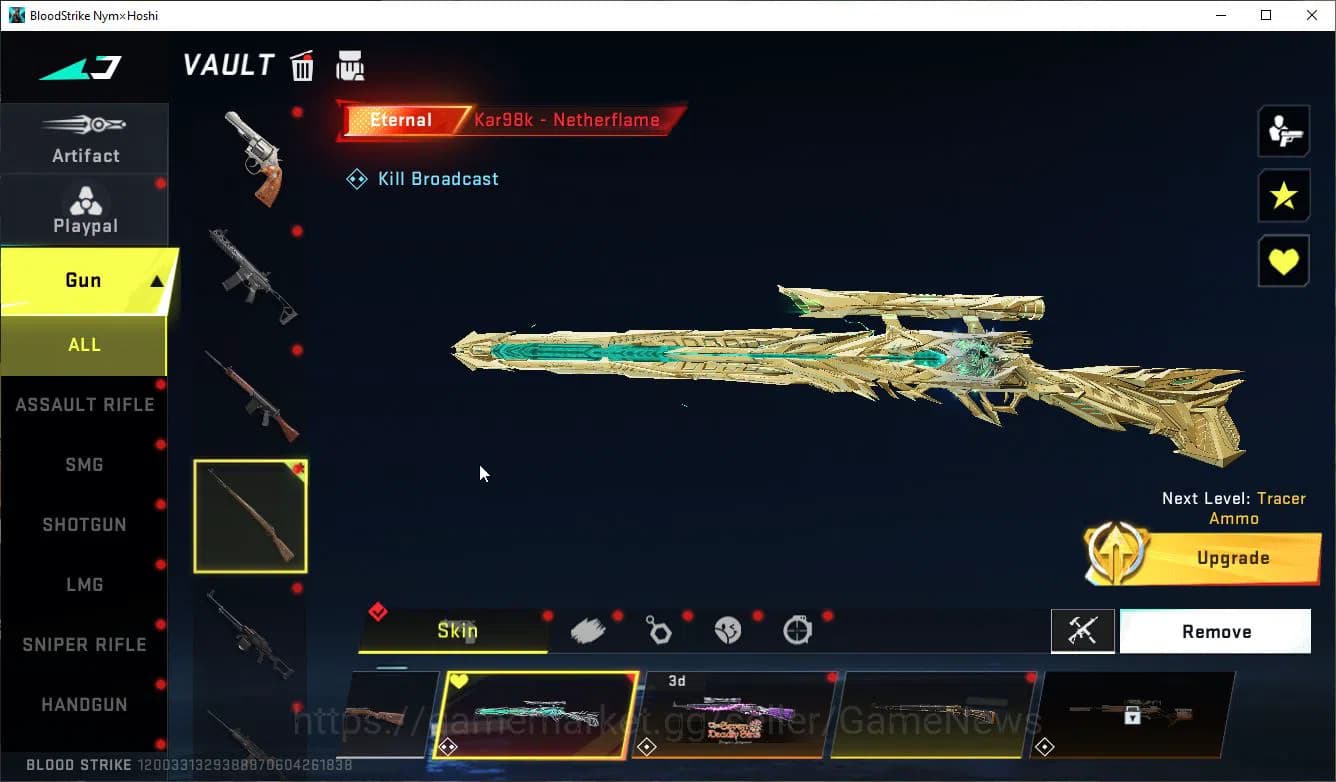Expand the Artifact sidebar section

[85, 139]
